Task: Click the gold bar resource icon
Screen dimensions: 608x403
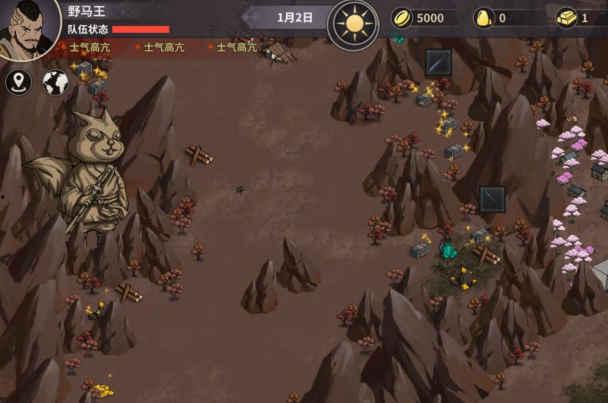Action: tap(566, 18)
